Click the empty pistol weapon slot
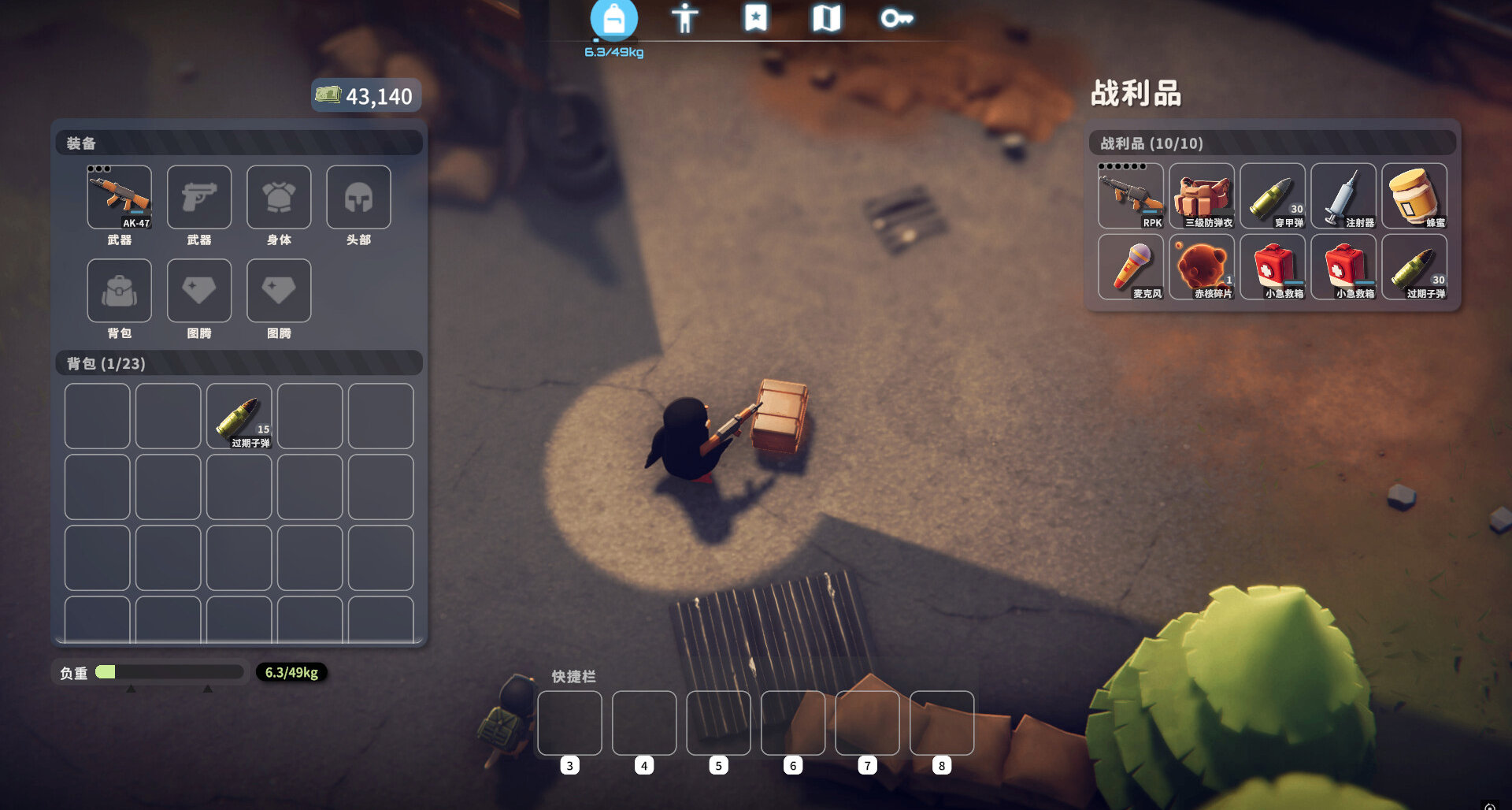 click(x=199, y=197)
